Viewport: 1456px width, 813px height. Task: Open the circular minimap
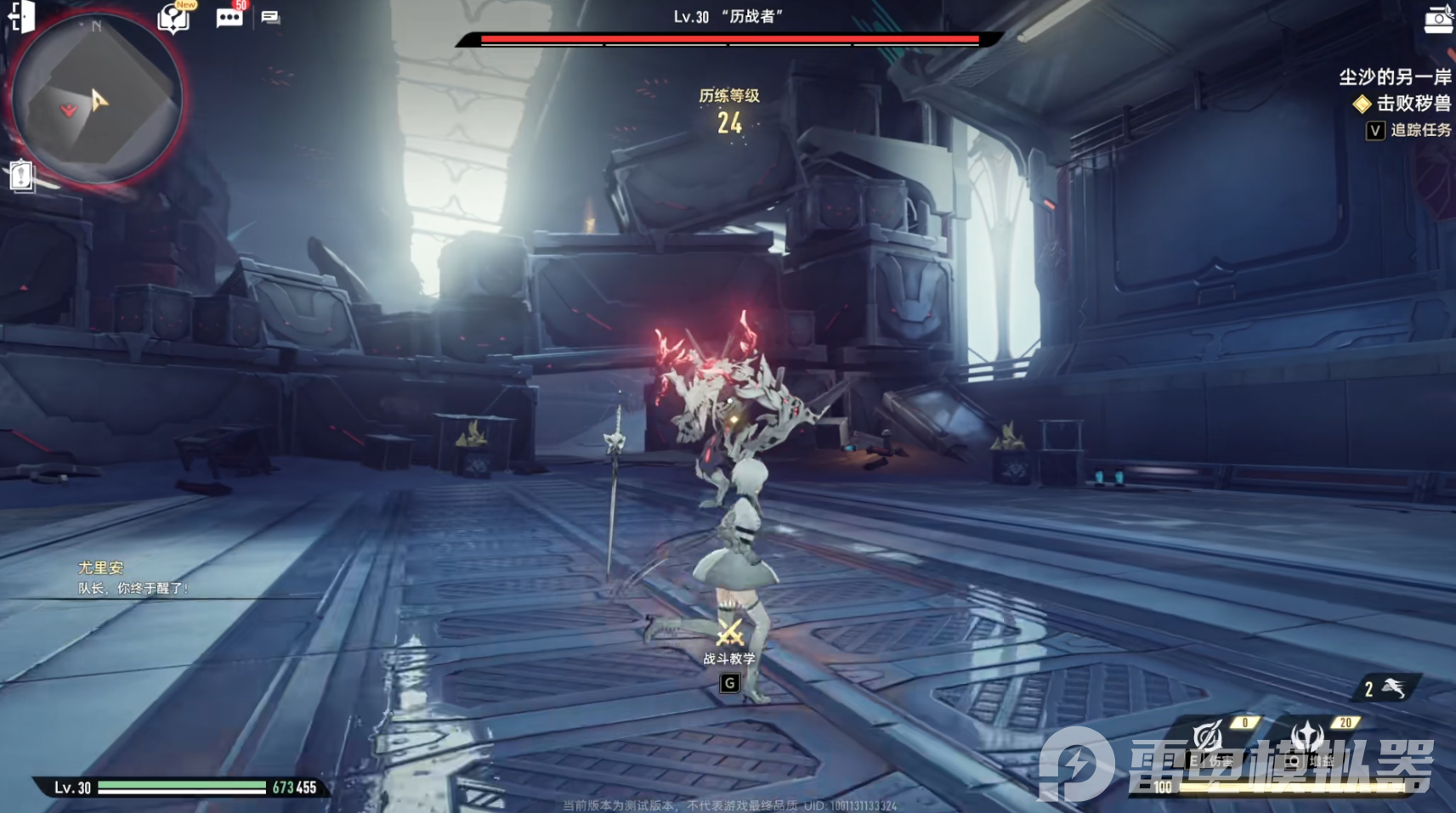(96, 98)
